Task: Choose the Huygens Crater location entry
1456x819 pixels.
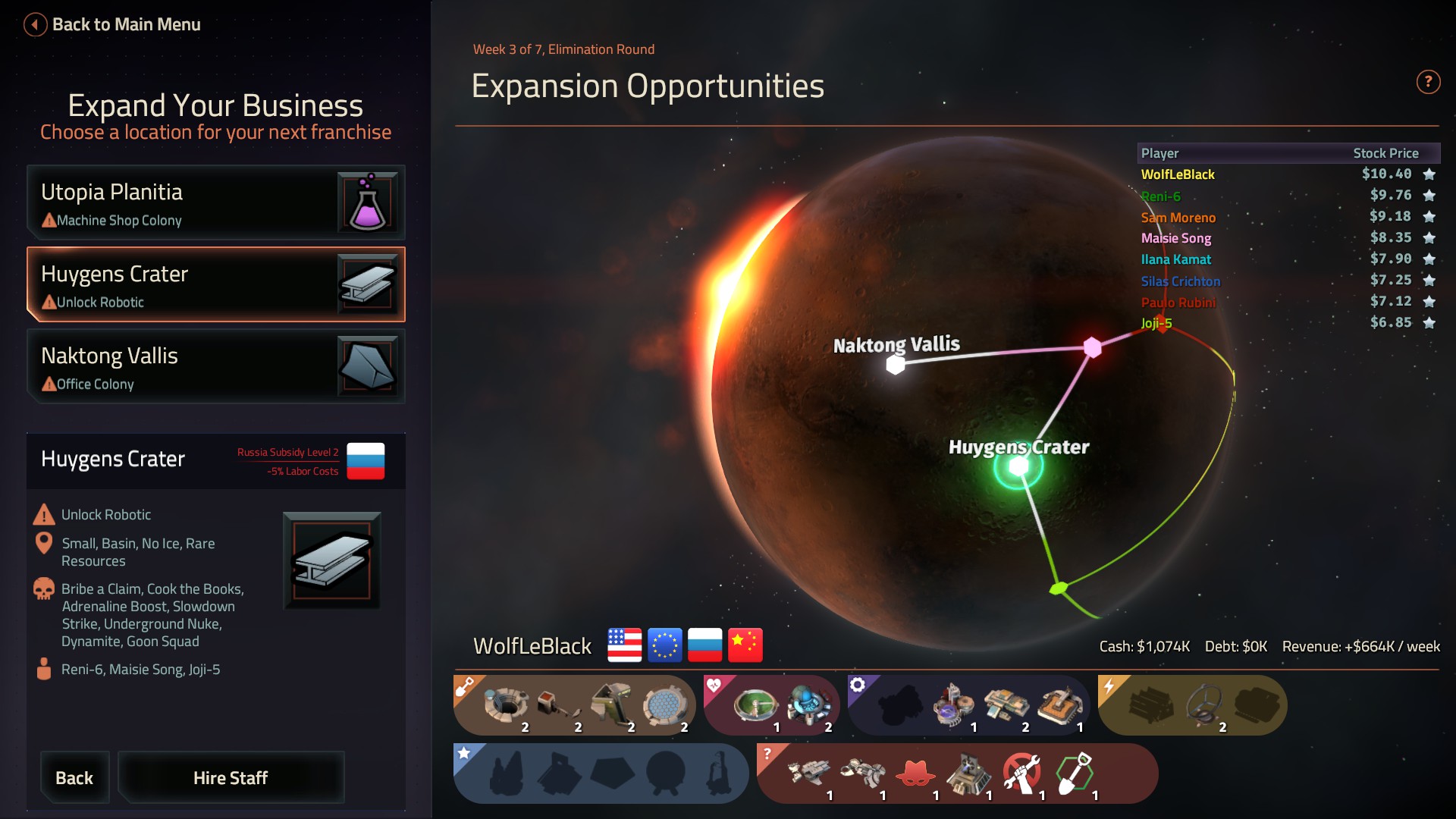Action: tap(215, 284)
